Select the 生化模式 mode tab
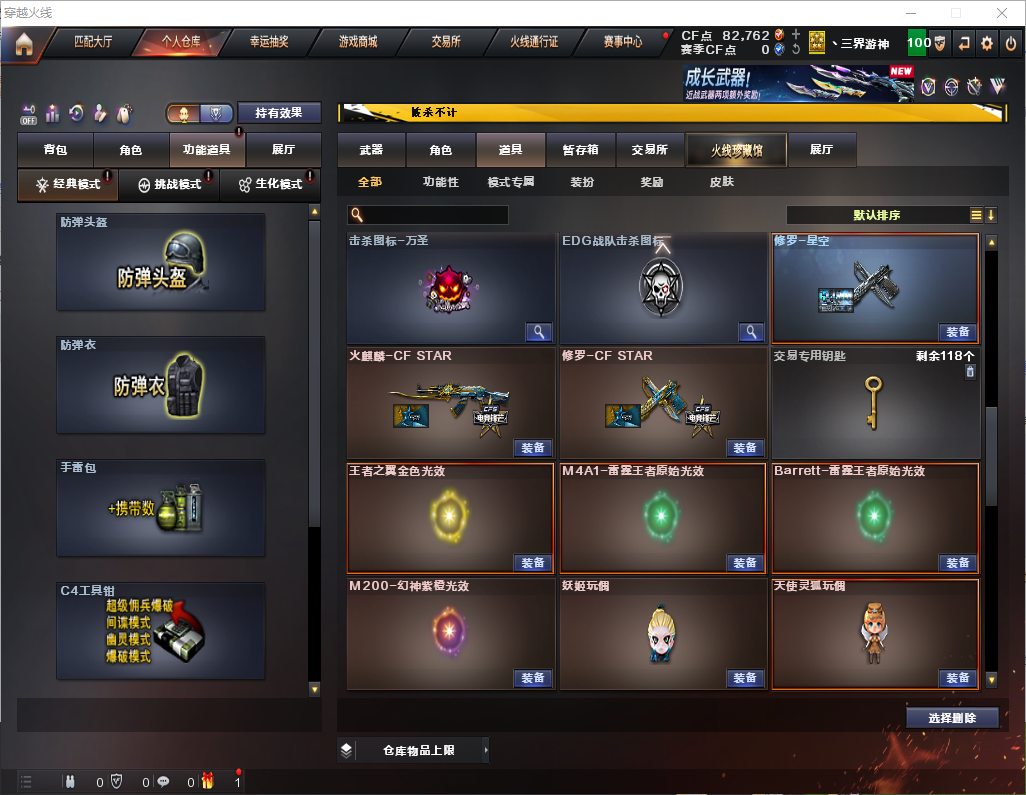This screenshot has height=795, width=1026. 269,185
